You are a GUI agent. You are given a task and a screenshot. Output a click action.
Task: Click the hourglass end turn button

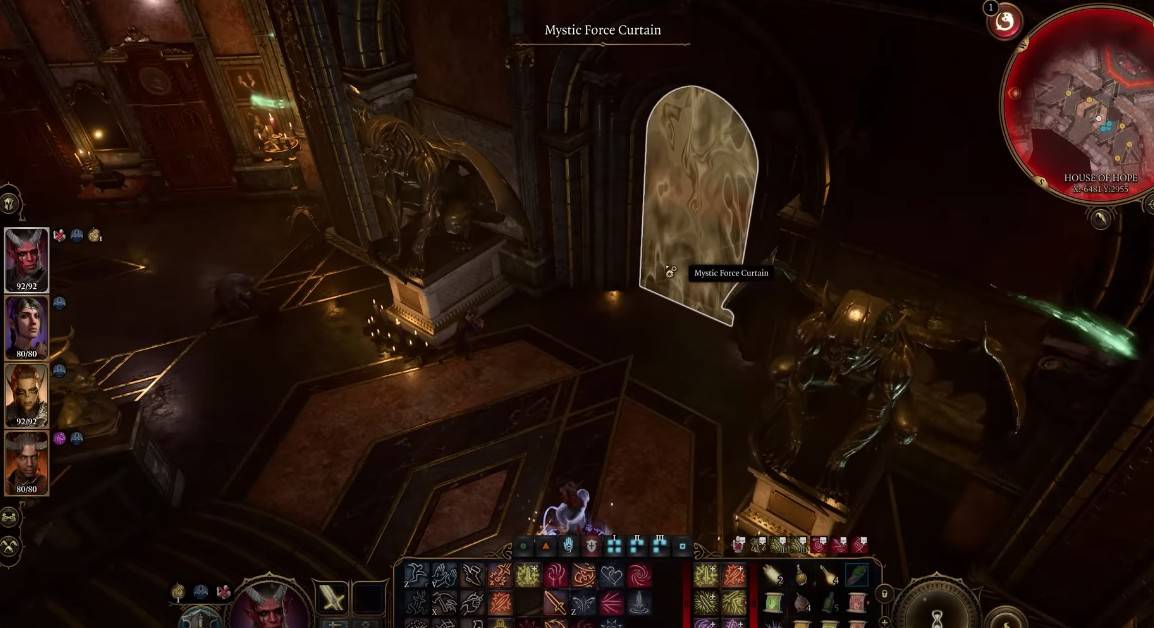click(938, 612)
